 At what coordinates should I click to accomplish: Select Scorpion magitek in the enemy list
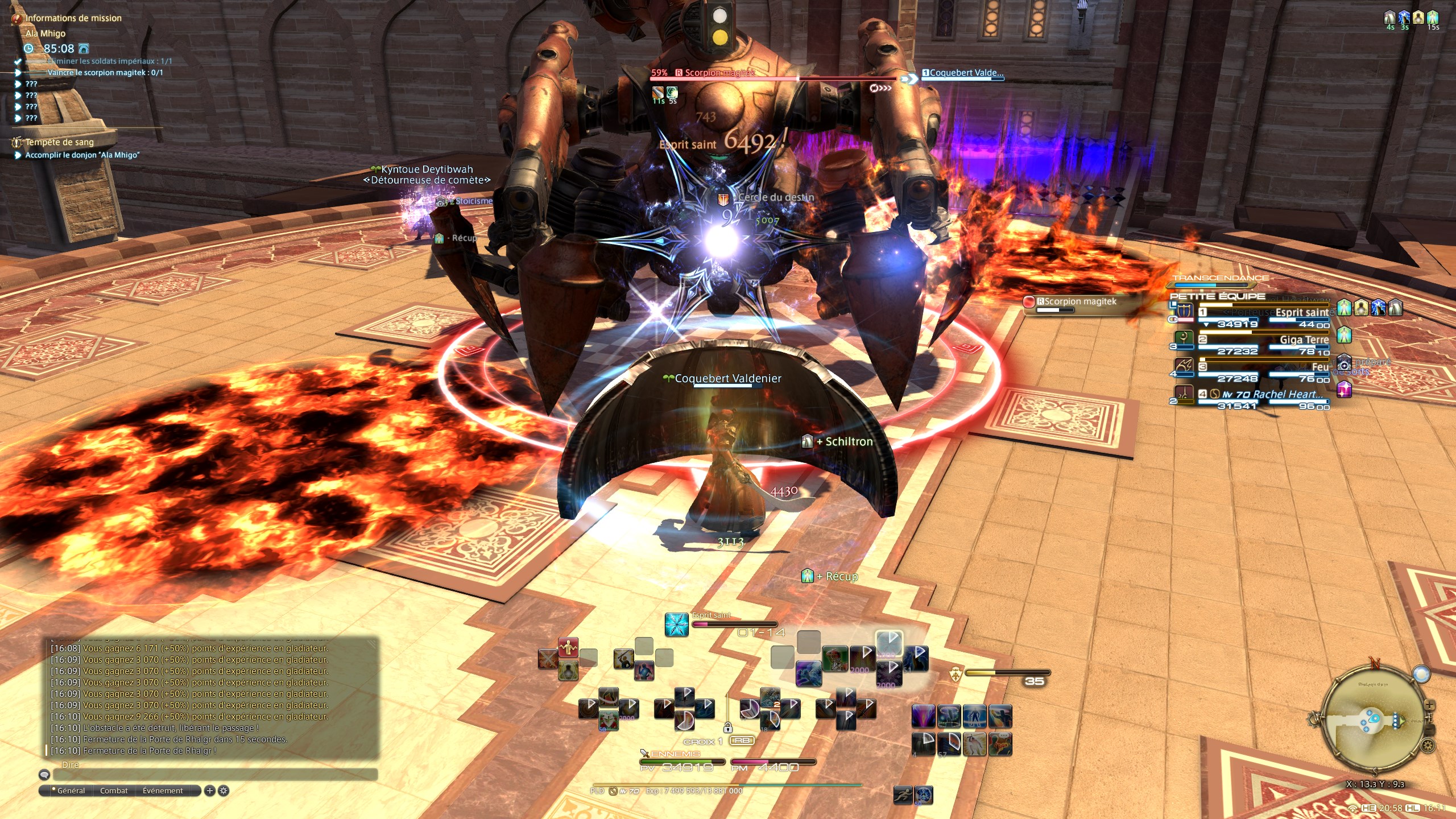coord(1075,301)
